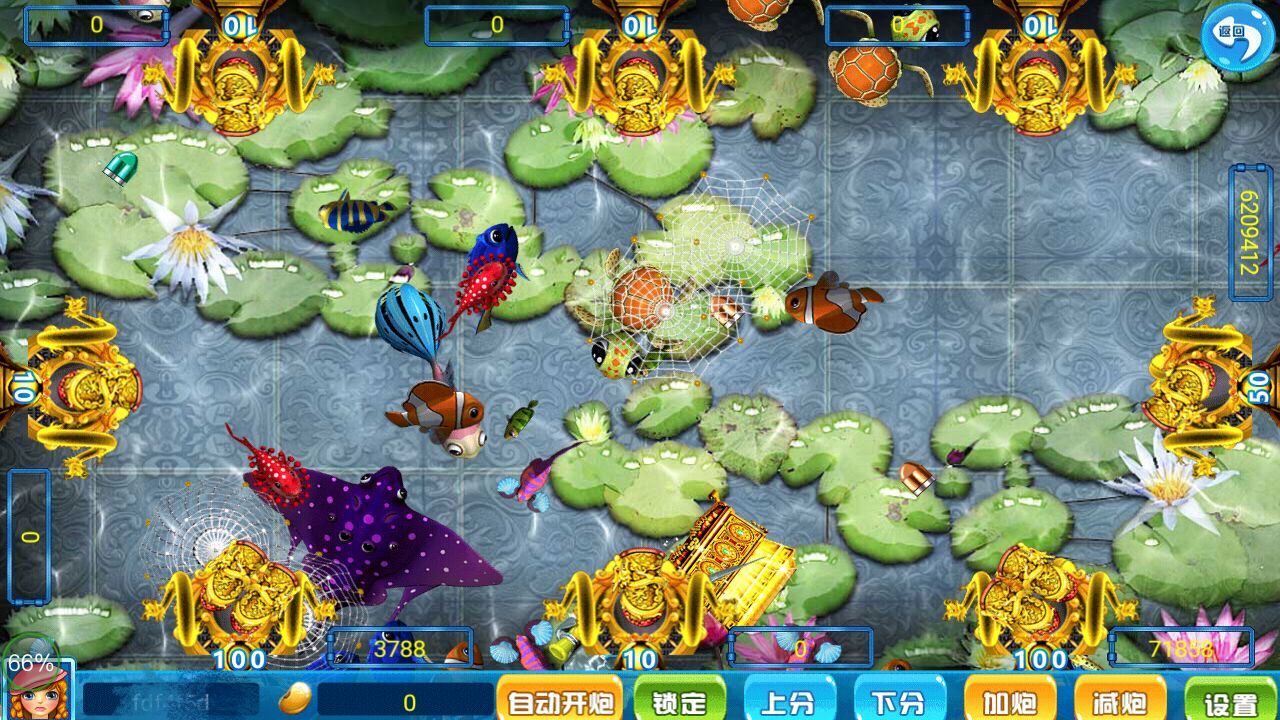Decrease cannon power with 减炮

(1119, 701)
